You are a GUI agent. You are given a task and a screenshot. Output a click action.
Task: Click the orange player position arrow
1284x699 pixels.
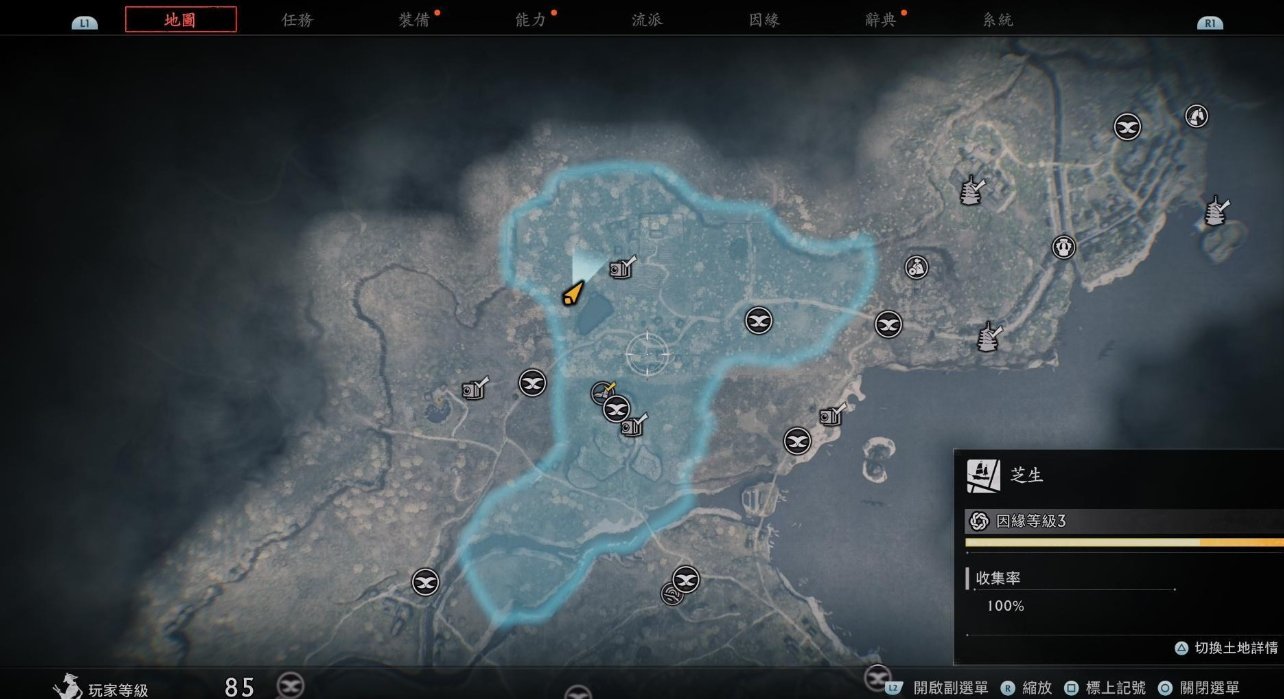[x=572, y=295]
